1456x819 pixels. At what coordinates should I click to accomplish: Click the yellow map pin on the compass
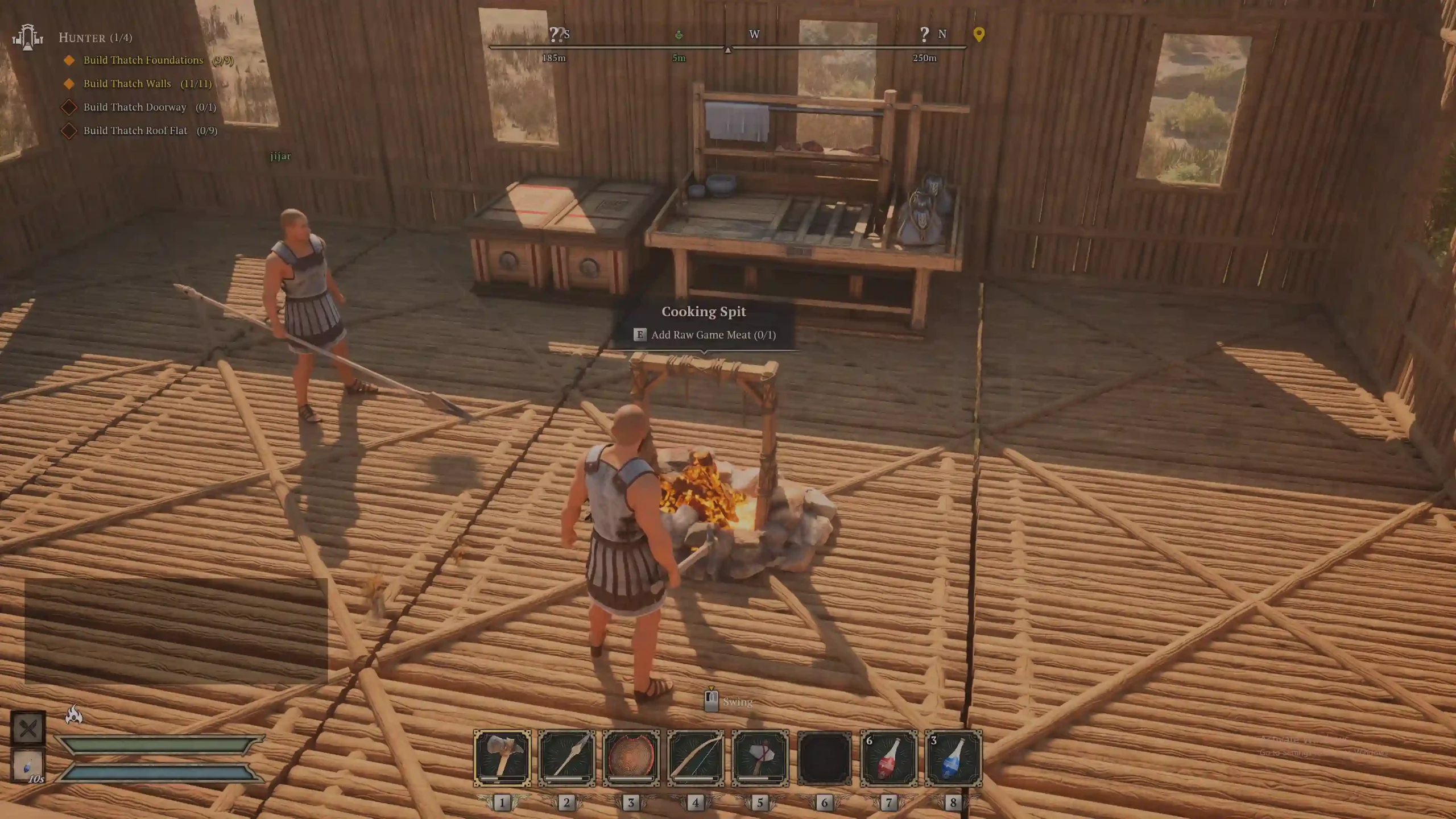pyautogui.click(x=978, y=34)
